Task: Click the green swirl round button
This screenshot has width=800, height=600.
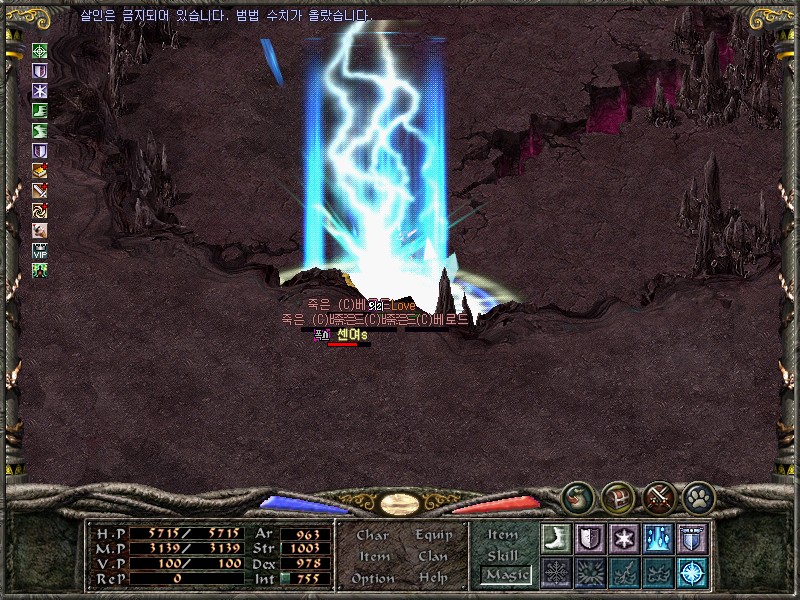Action: pos(576,495)
